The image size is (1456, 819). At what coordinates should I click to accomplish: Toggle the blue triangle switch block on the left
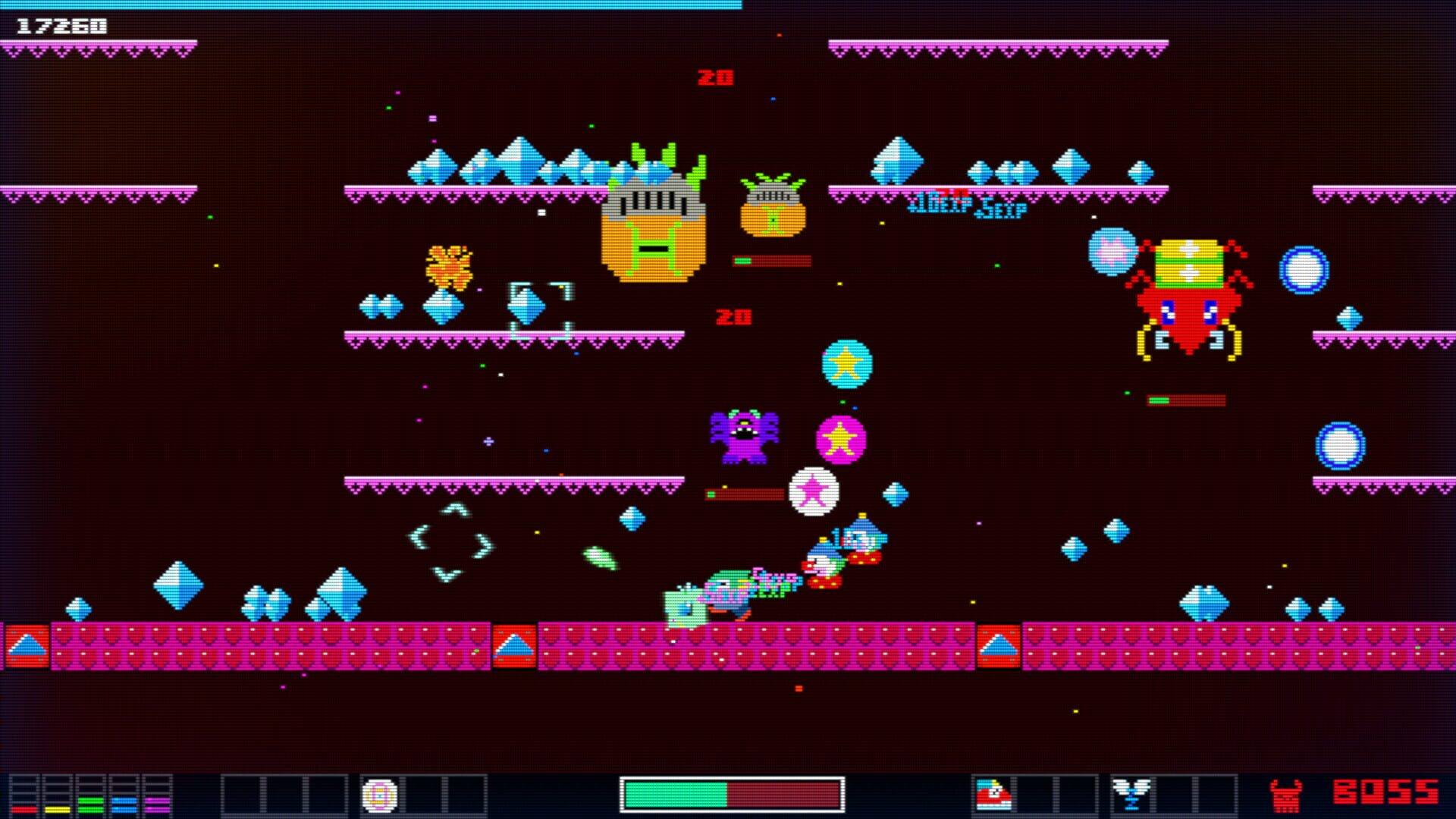pos(26,646)
